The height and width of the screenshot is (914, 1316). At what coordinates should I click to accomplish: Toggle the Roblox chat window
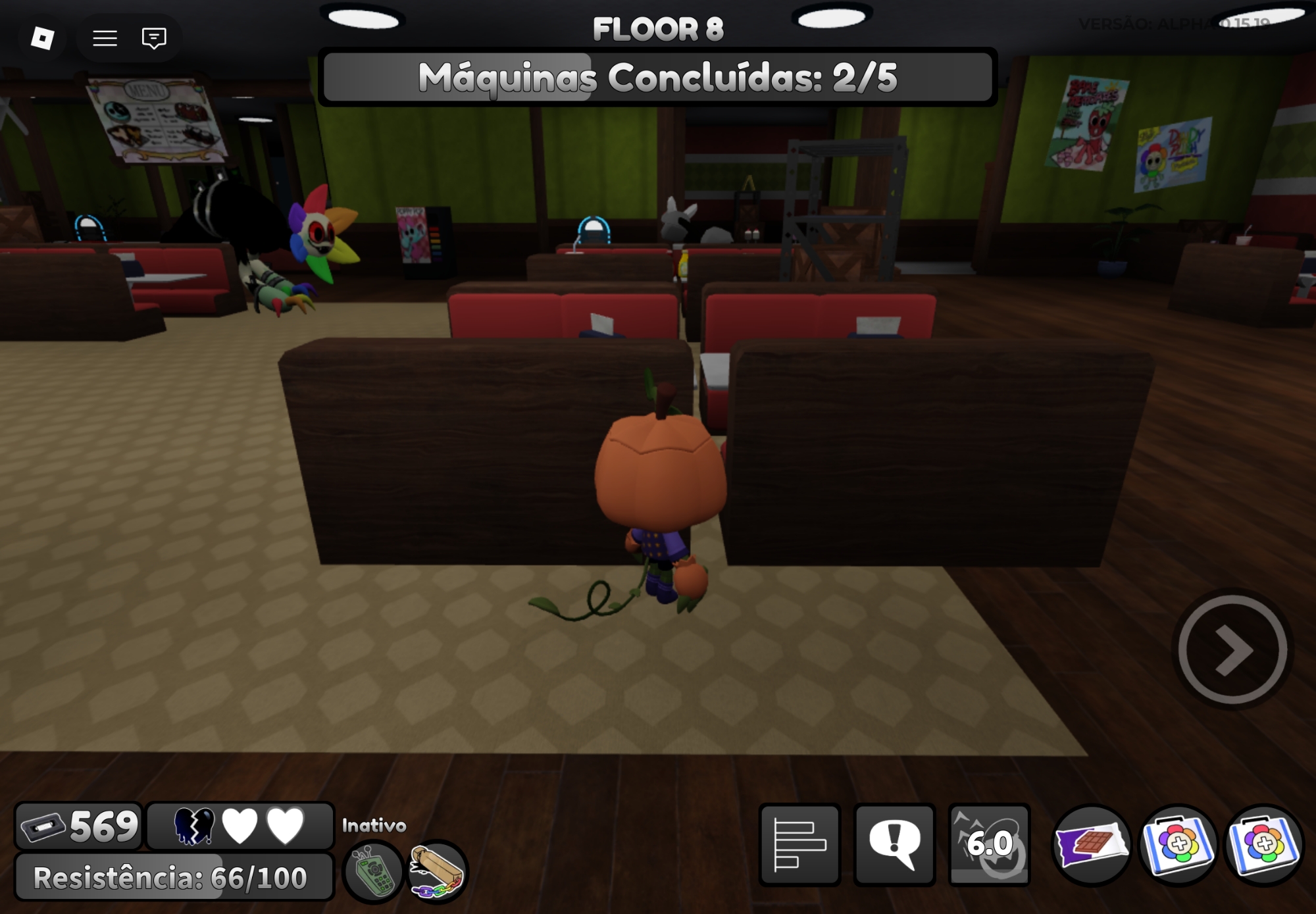click(154, 38)
